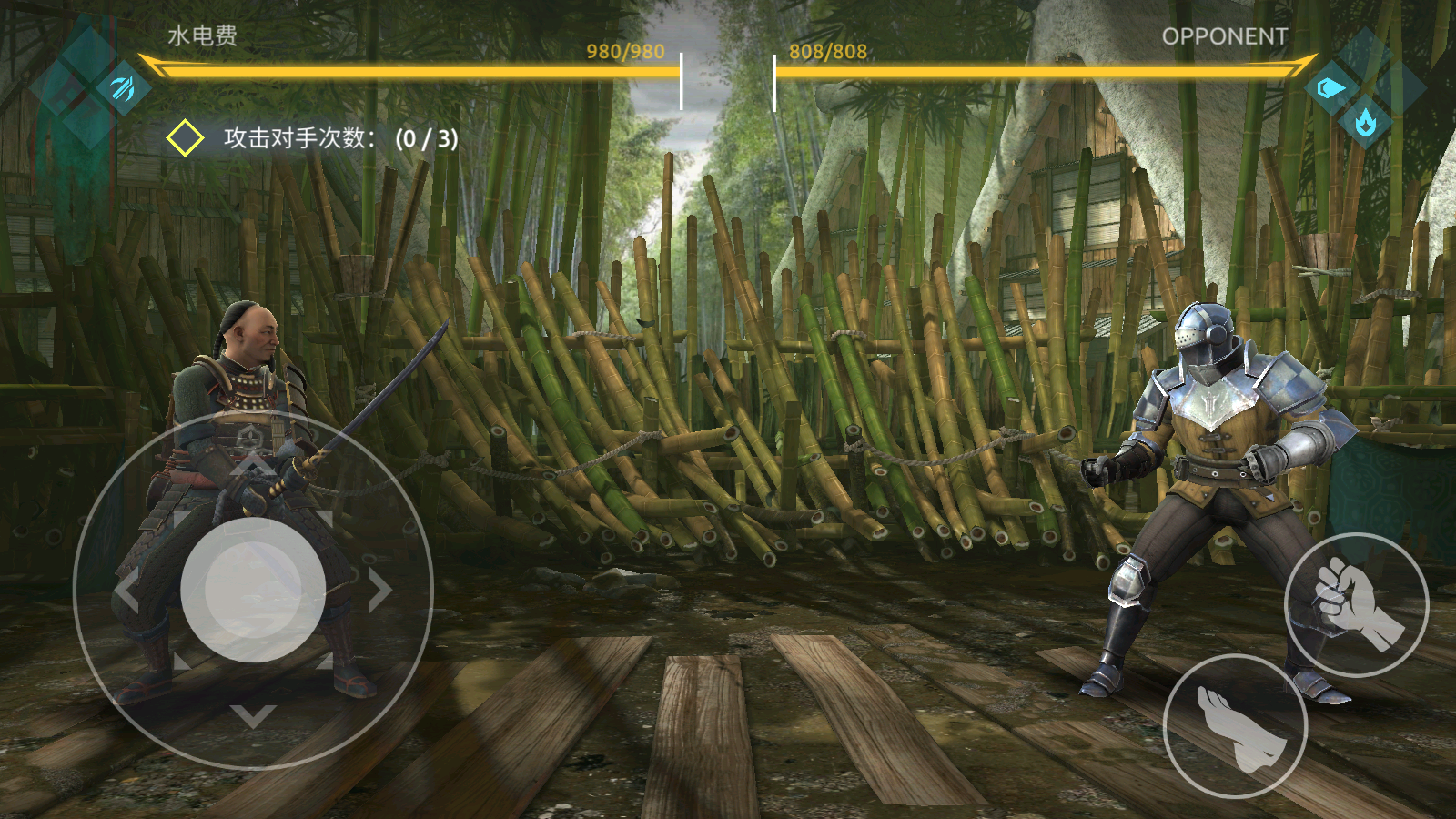Select the player's claw slash ability icon
1456x819 pixels.
[x=123, y=88]
